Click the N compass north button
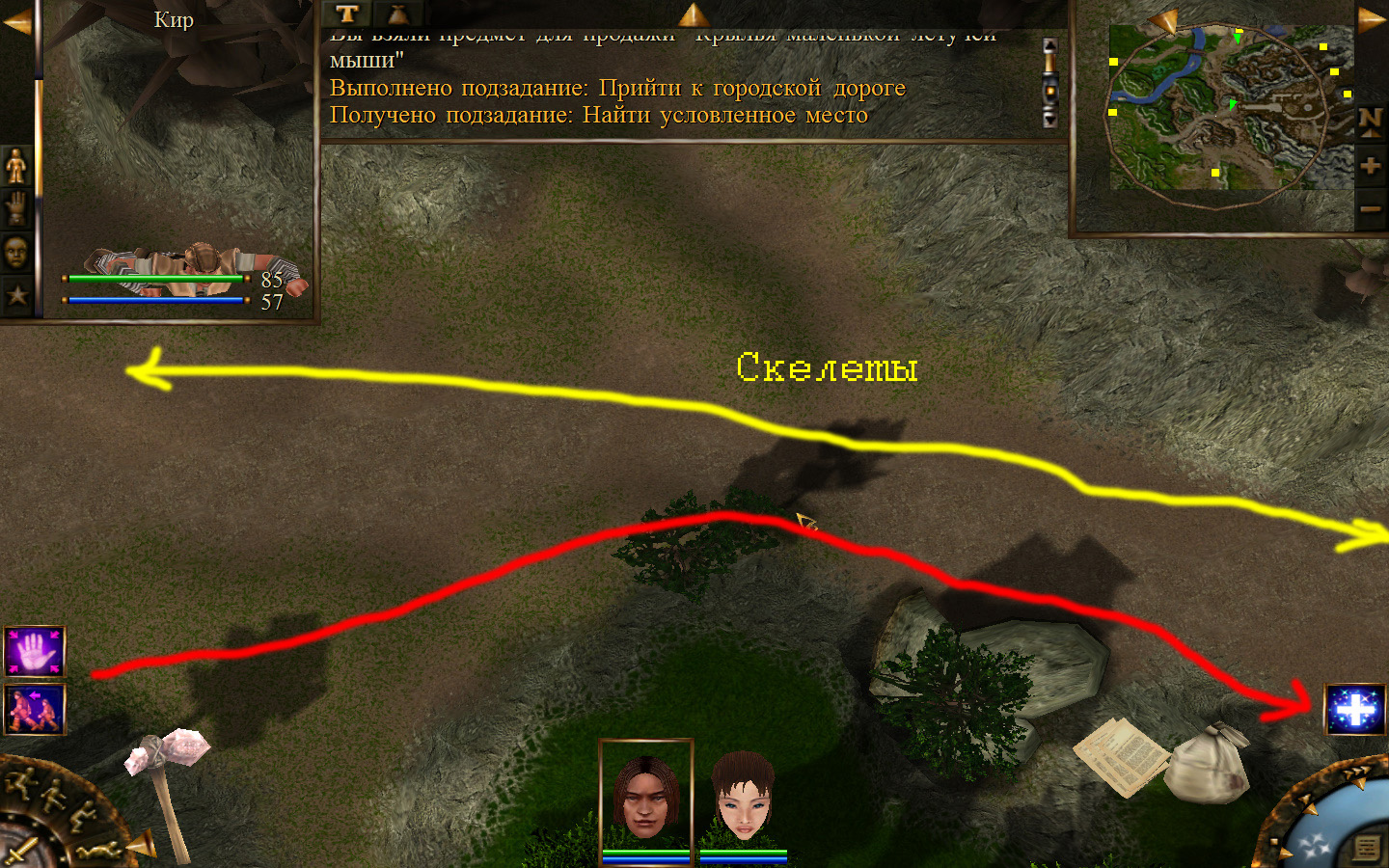This screenshot has height=868, width=1389. (x=1370, y=122)
